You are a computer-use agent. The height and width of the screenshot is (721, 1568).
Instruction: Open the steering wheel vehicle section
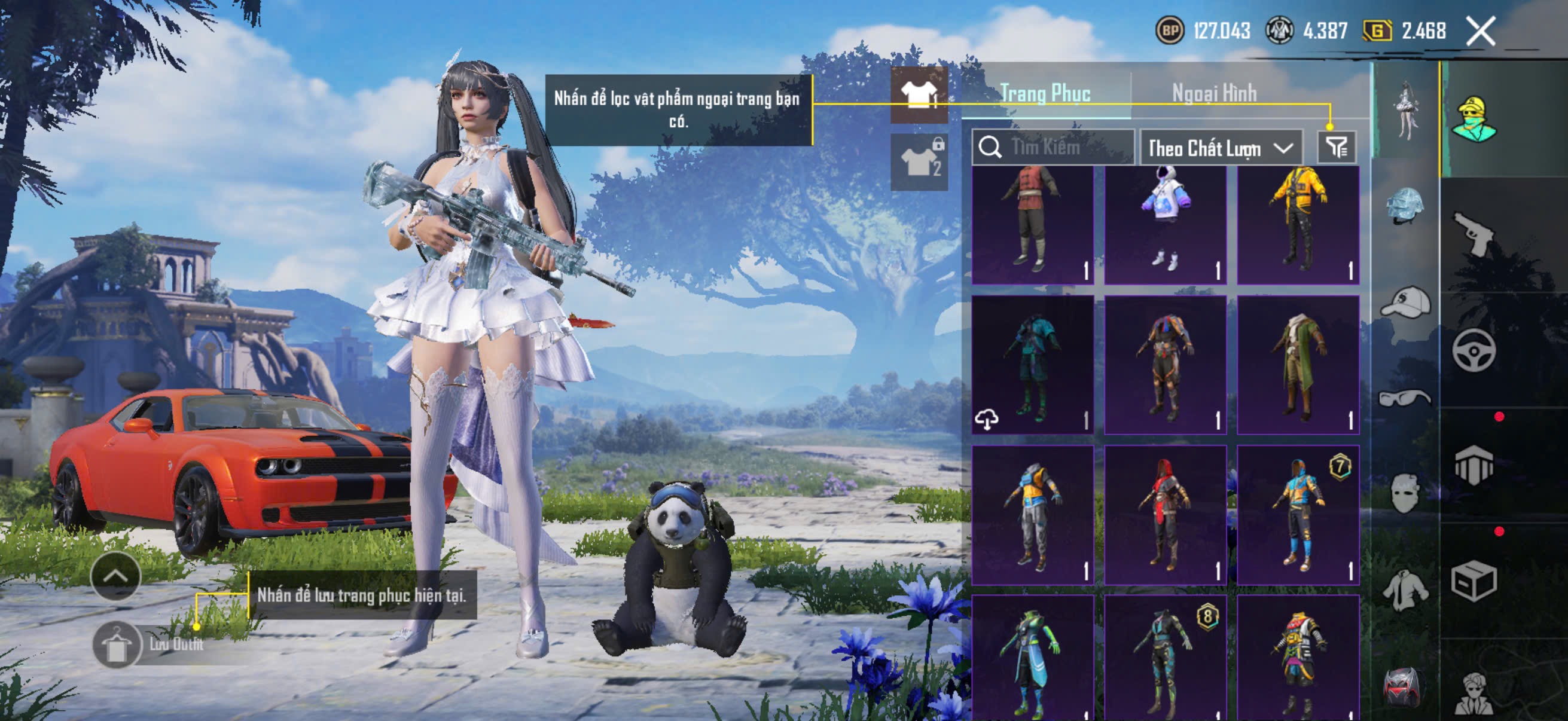(x=1473, y=350)
